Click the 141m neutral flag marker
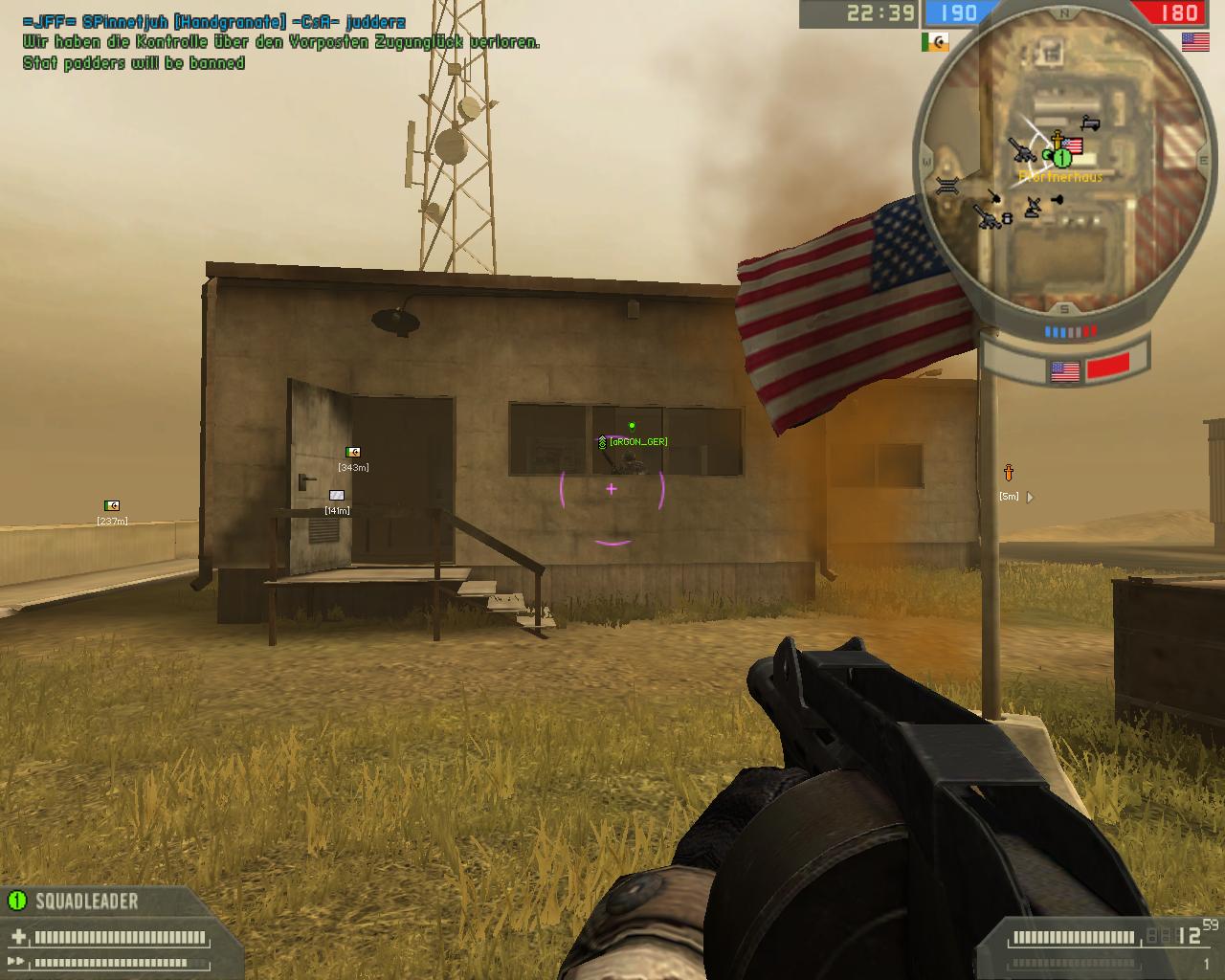This screenshot has width=1225, height=980. pyautogui.click(x=336, y=495)
